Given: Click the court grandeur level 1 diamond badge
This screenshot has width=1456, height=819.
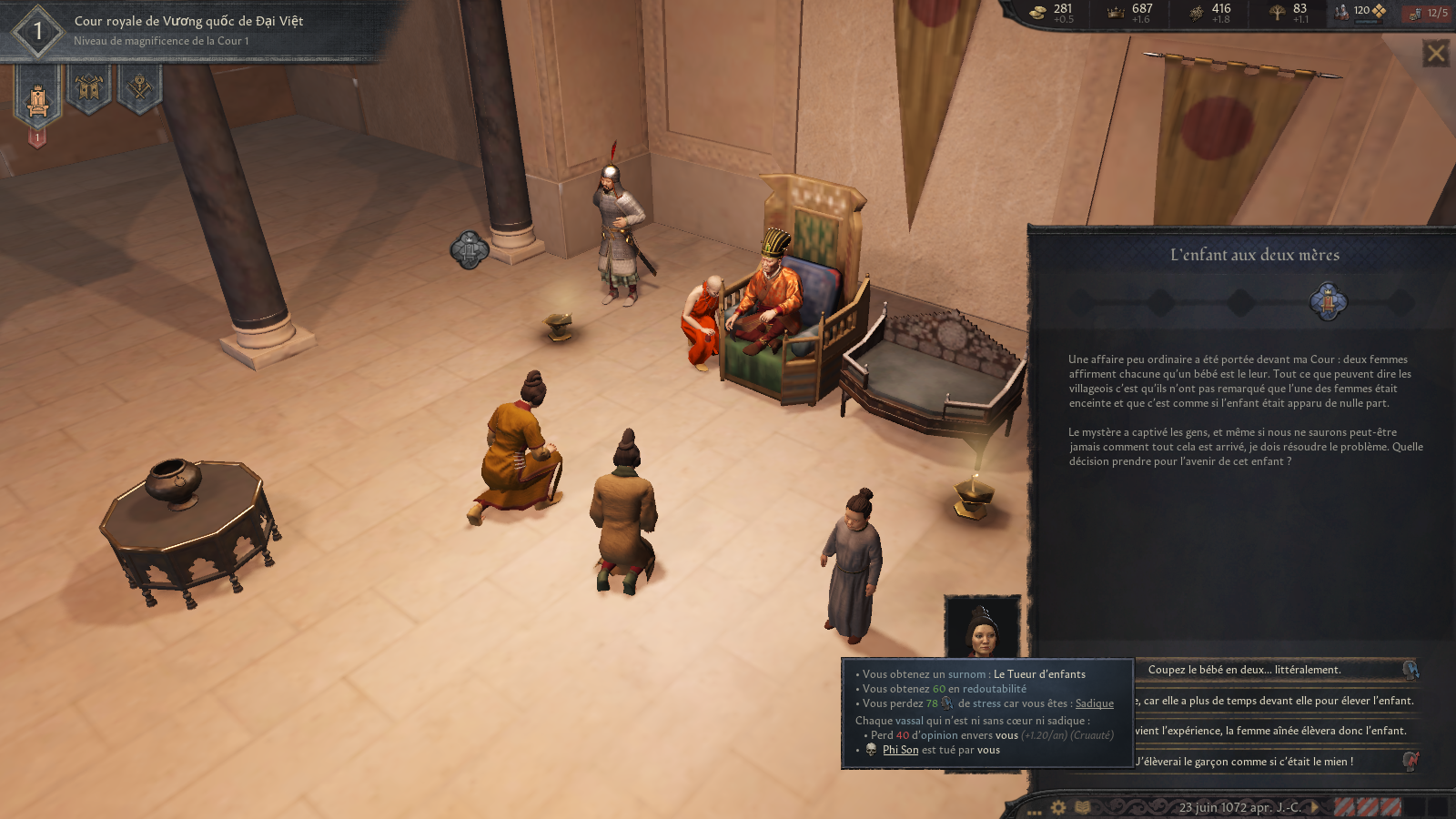Looking at the screenshot, I should point(37,32).
